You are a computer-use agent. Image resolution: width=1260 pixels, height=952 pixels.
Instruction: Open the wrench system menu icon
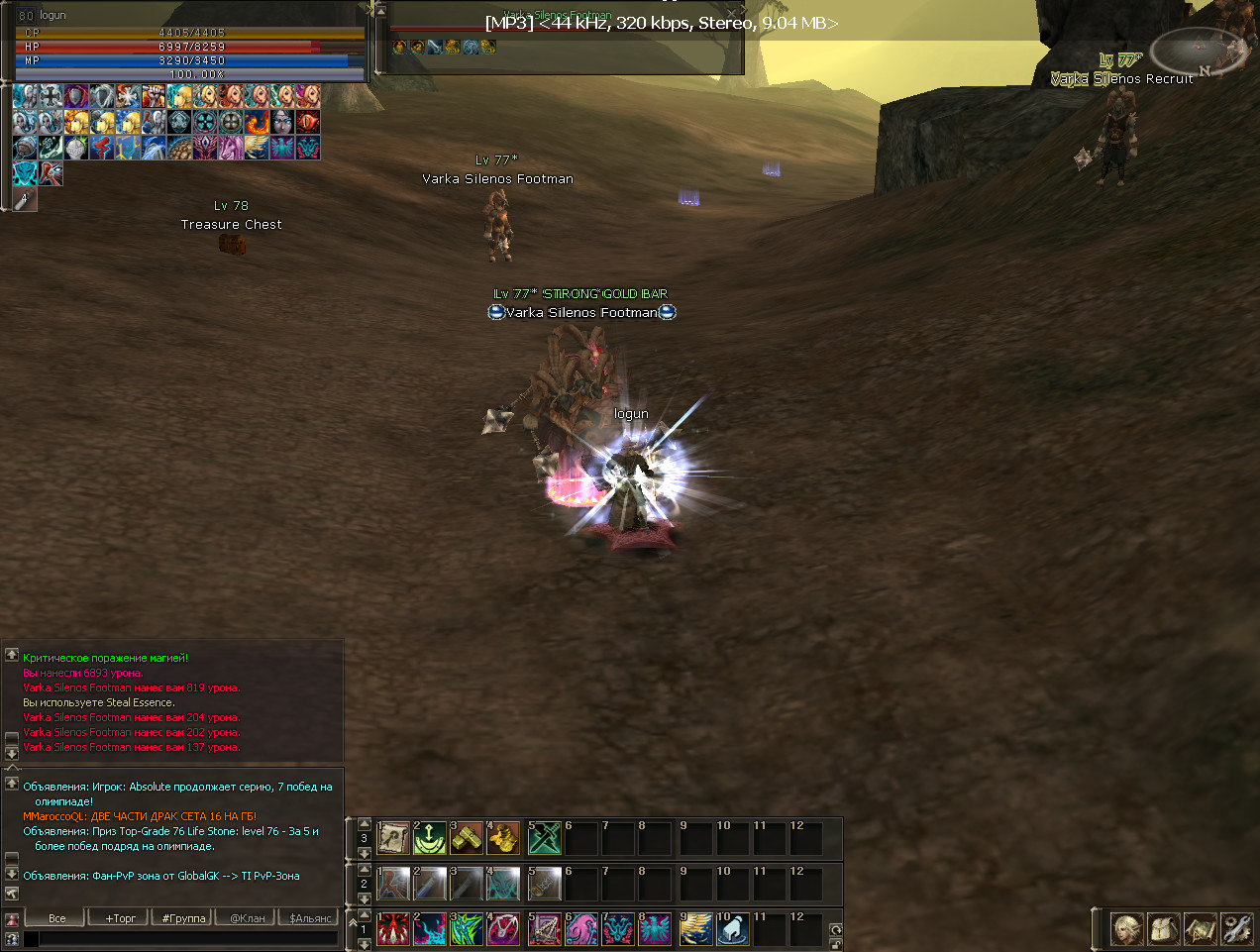[1237, 929]
